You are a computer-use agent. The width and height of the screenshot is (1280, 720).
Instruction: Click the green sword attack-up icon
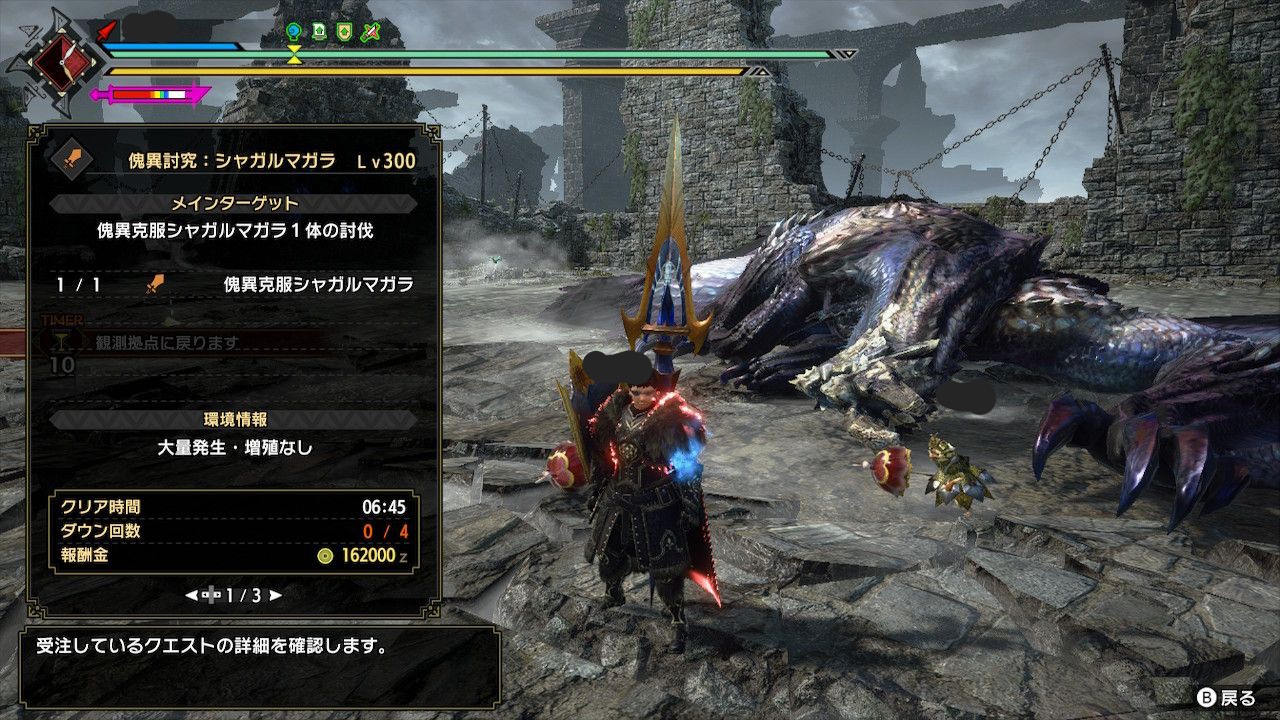(371, 31)
